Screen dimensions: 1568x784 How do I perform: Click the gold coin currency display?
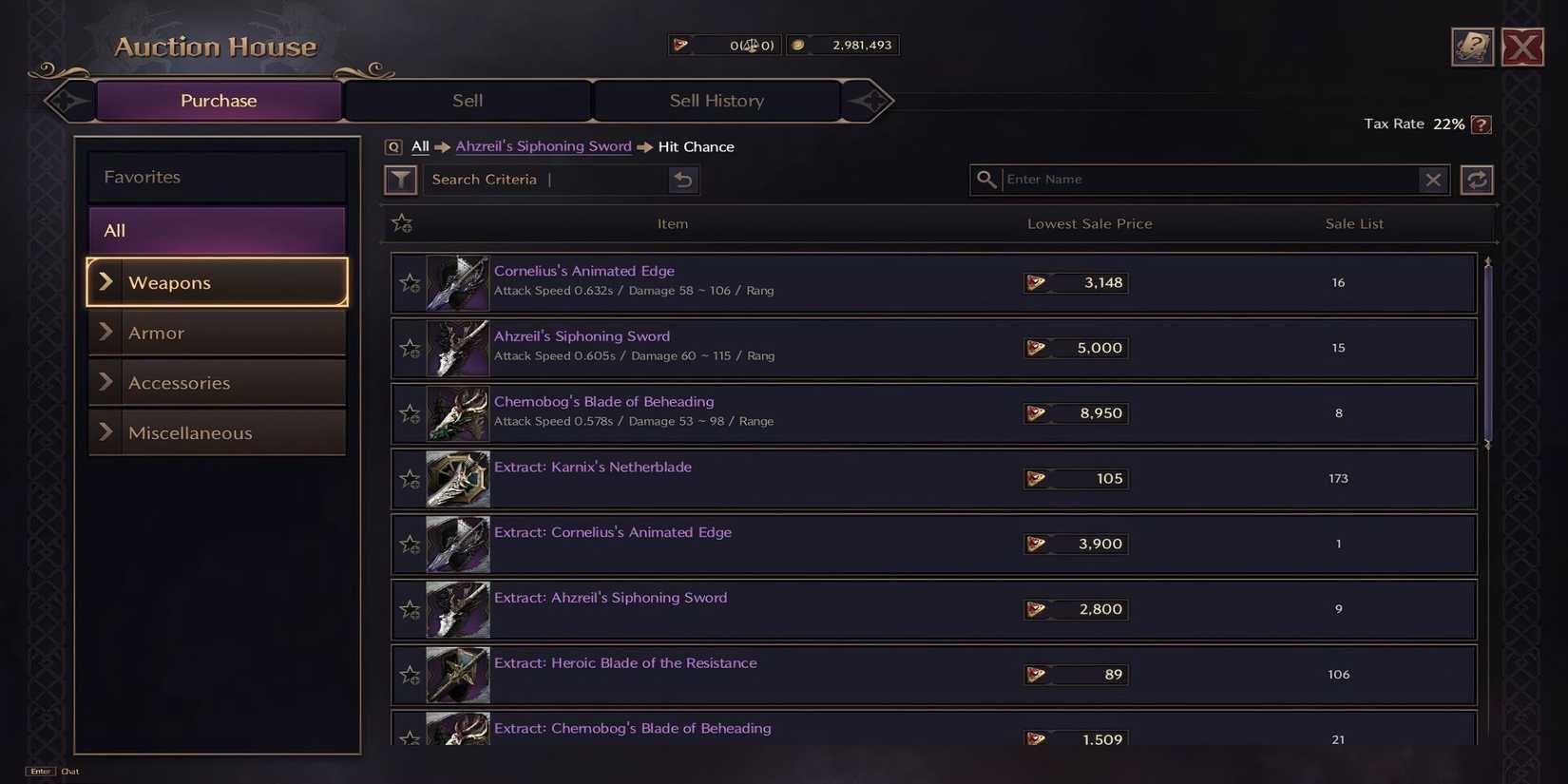tap(842, 45)
